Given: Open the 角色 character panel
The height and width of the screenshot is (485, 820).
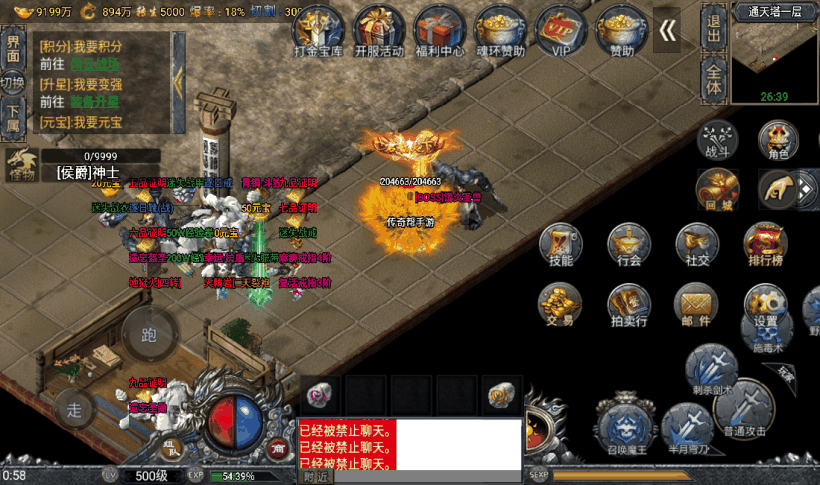Looking at the screenshot, I should click(777, 139).
